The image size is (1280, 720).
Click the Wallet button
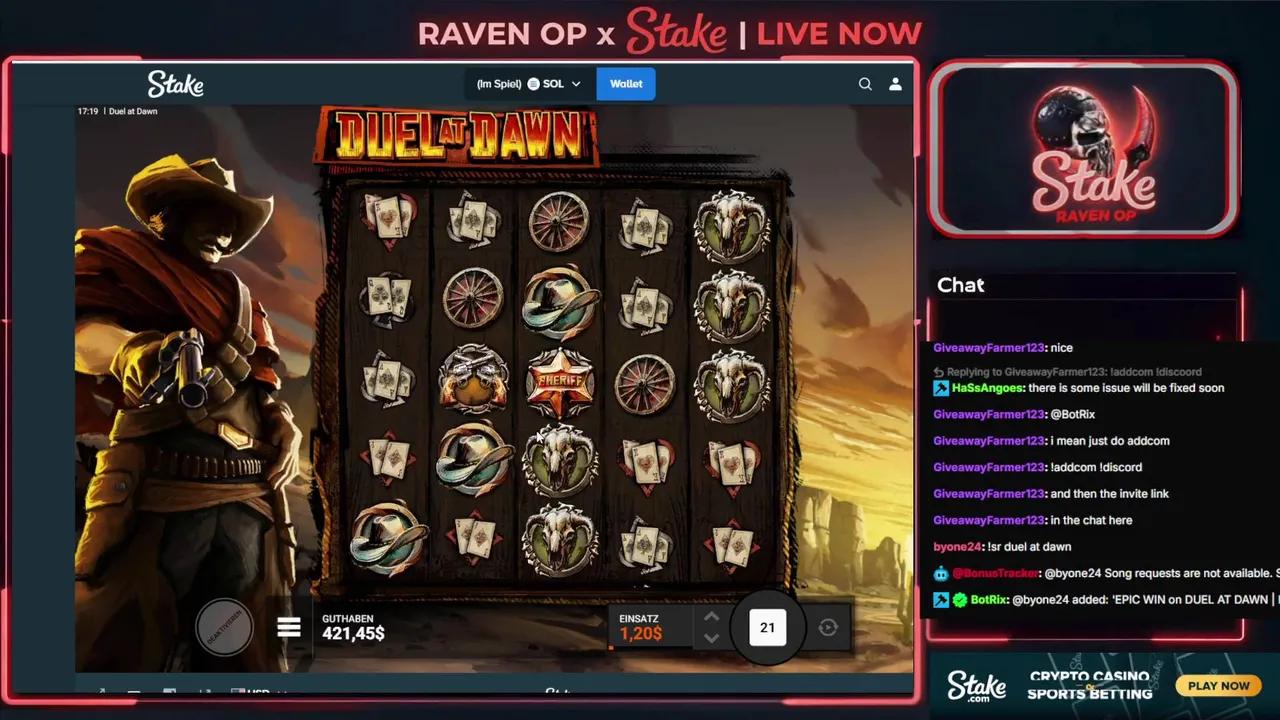pos(625,84)
